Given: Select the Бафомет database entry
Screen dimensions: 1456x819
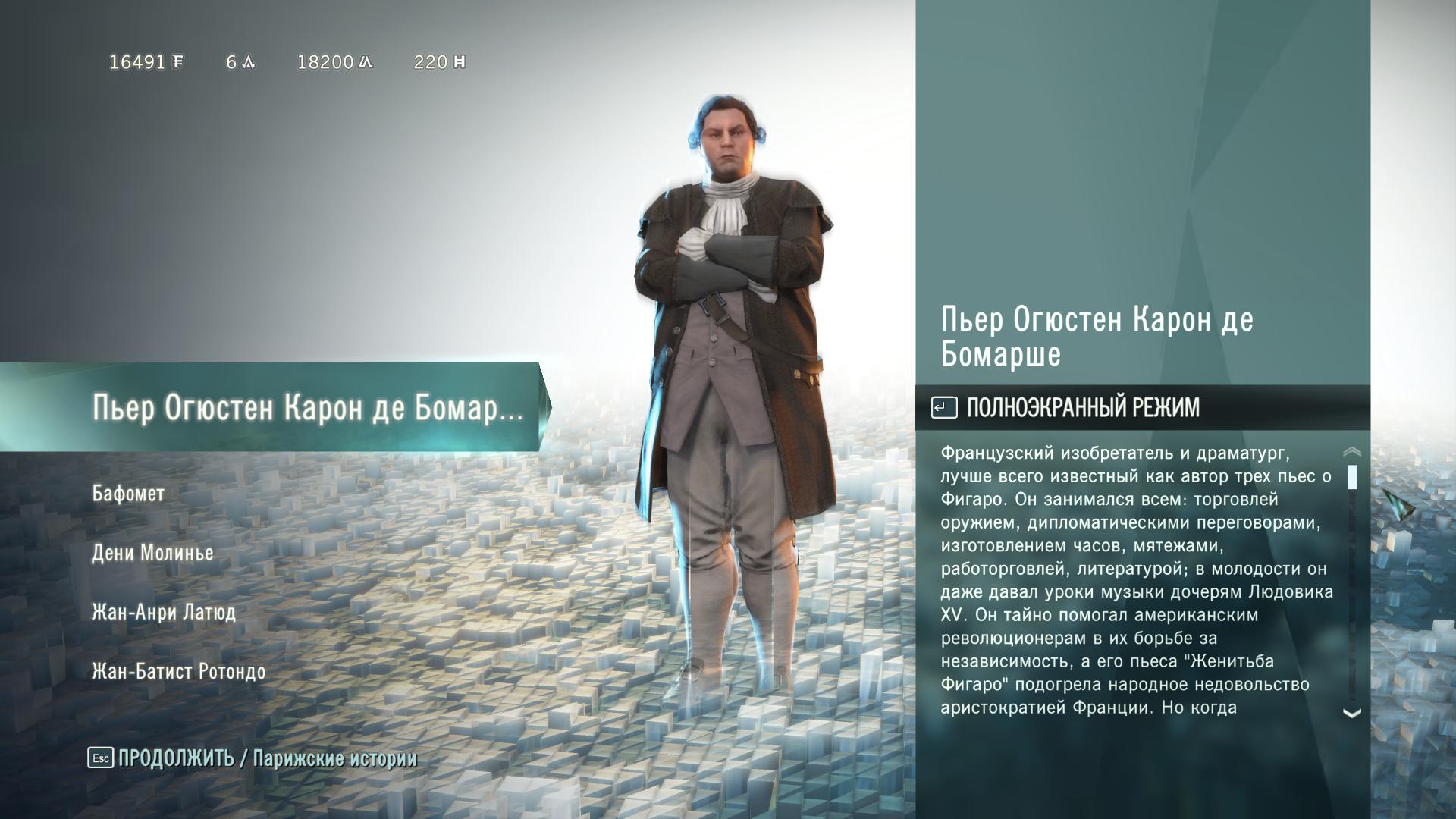Looking at the screenshot, I should pyautogui.click(x=128, y=494).
